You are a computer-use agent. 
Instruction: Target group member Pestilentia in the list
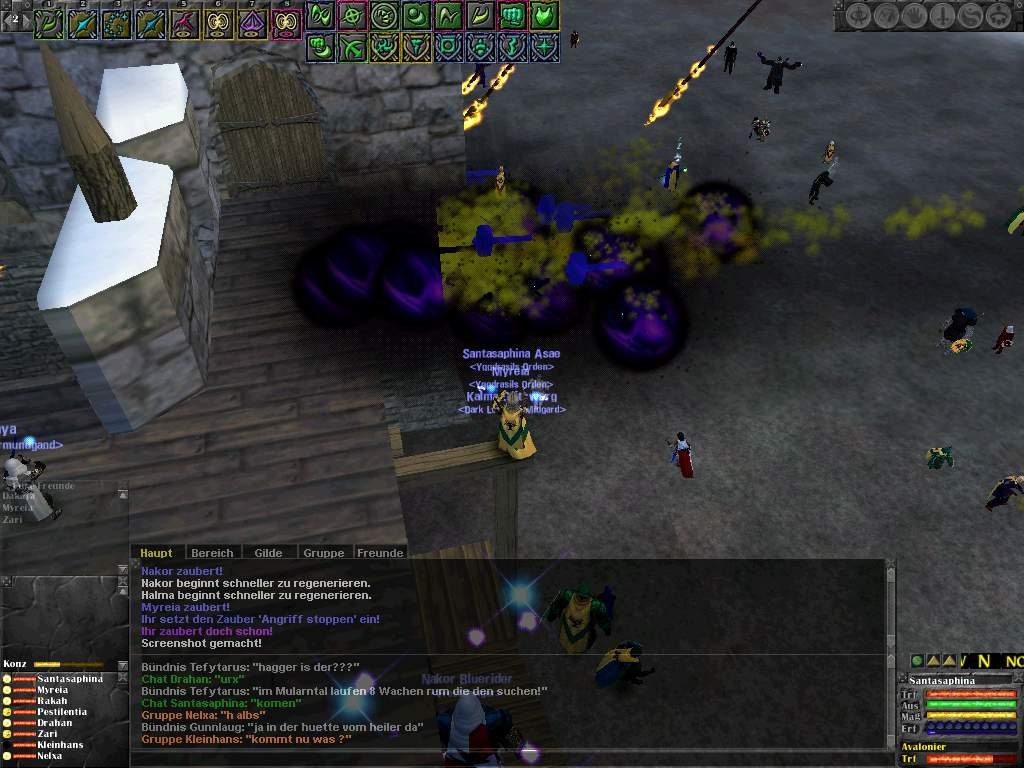[x=62, y=712]
